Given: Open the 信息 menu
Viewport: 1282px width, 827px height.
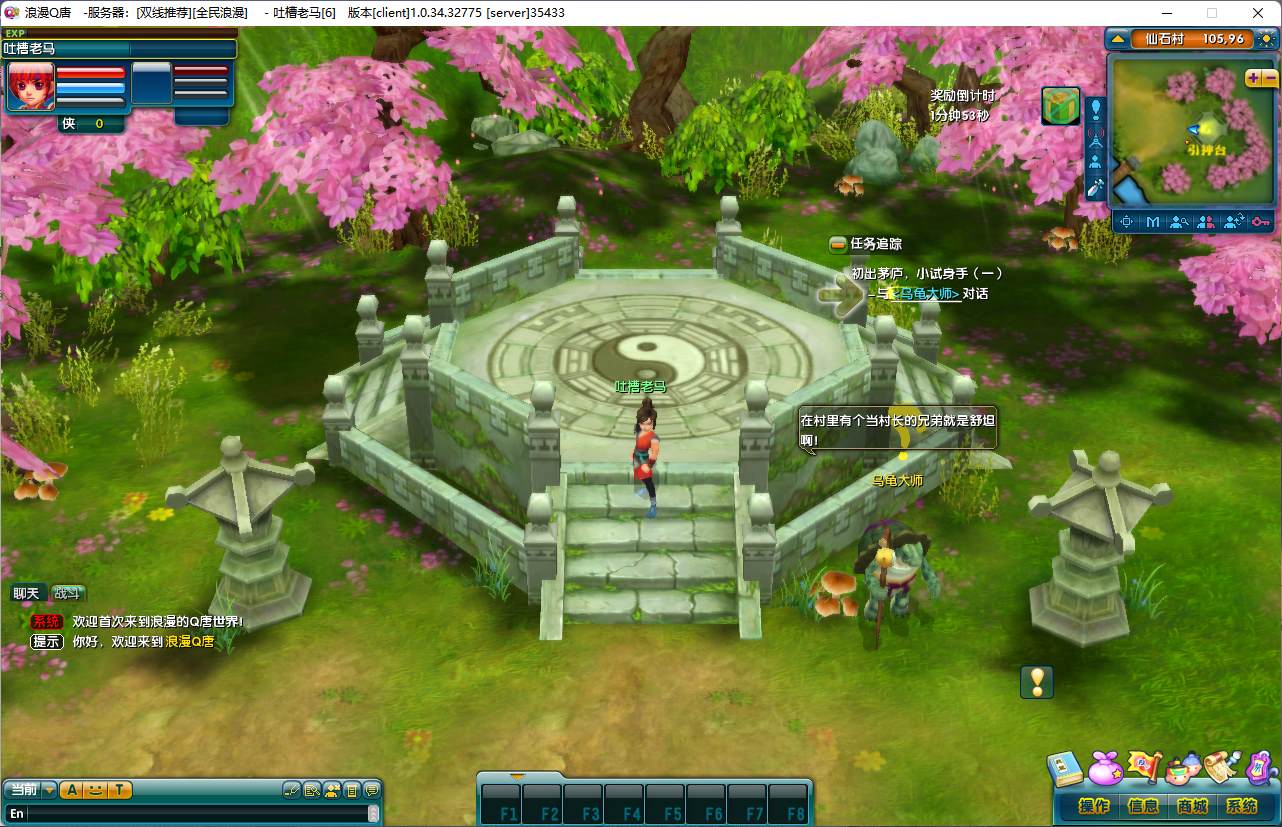Looking at the screenshot, I should [x=1143, y=806].
